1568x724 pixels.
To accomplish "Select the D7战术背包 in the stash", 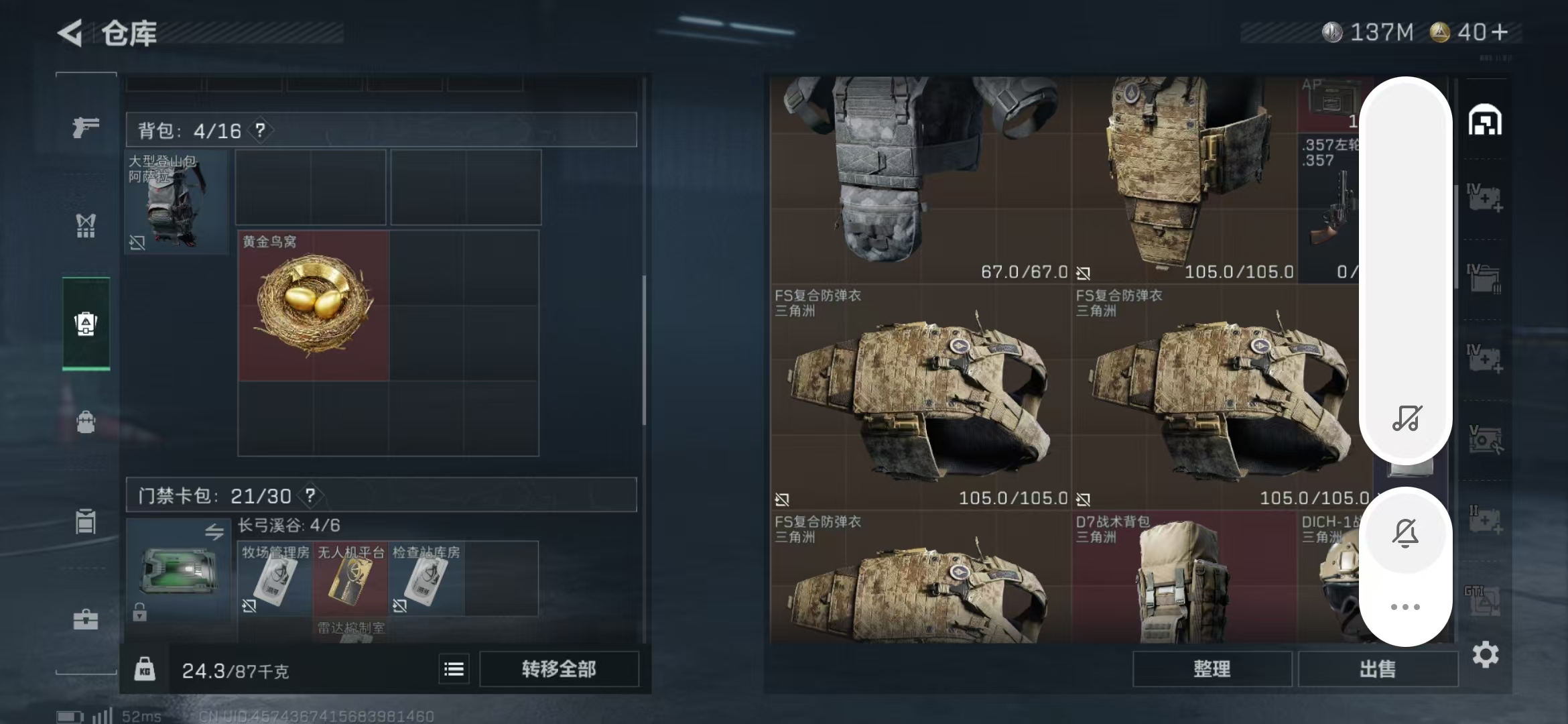I will [x=1183, y=578].
